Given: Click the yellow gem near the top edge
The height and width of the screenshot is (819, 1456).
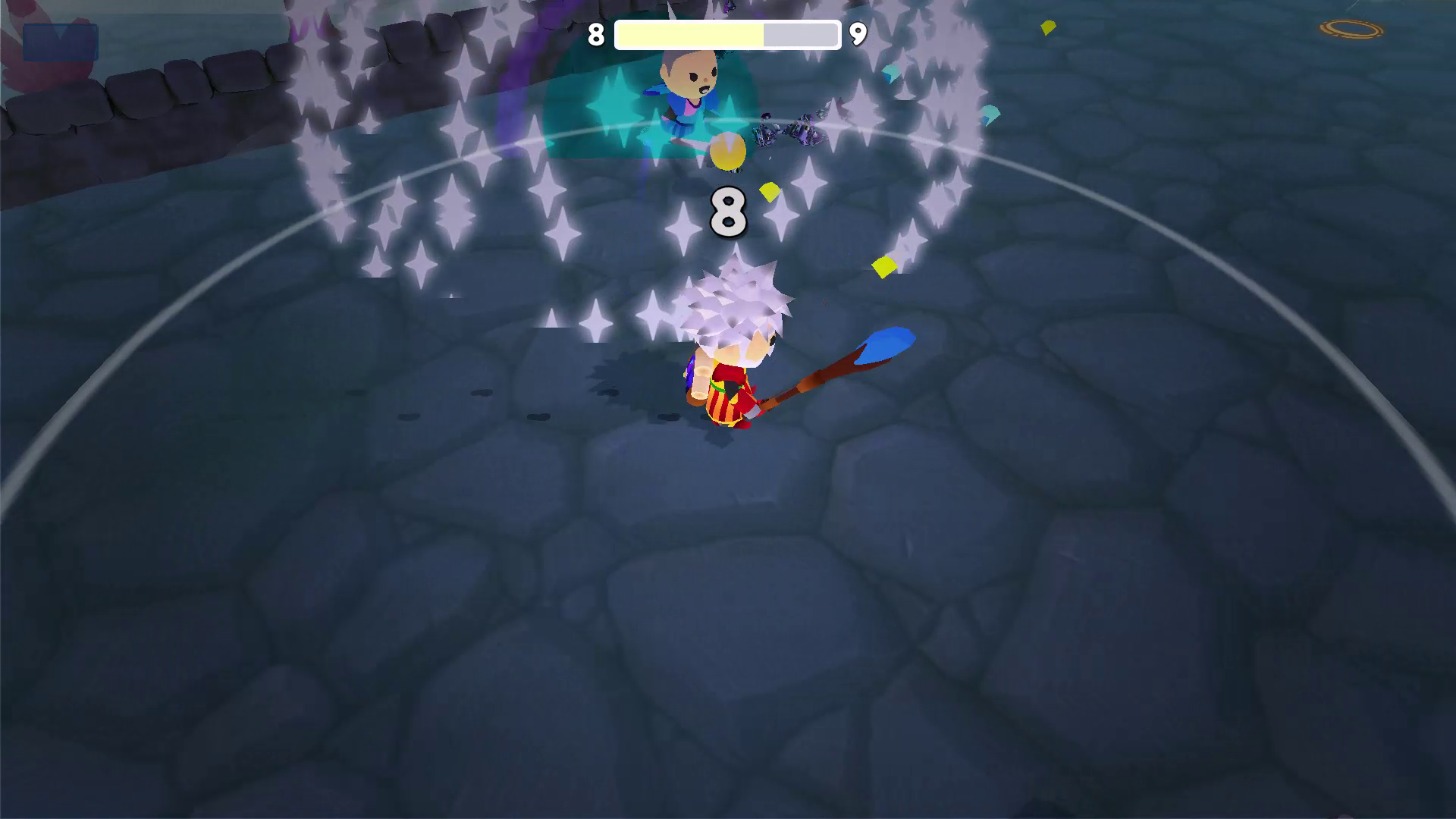Looking at the screenshot, I should (x=1049, y=27).
